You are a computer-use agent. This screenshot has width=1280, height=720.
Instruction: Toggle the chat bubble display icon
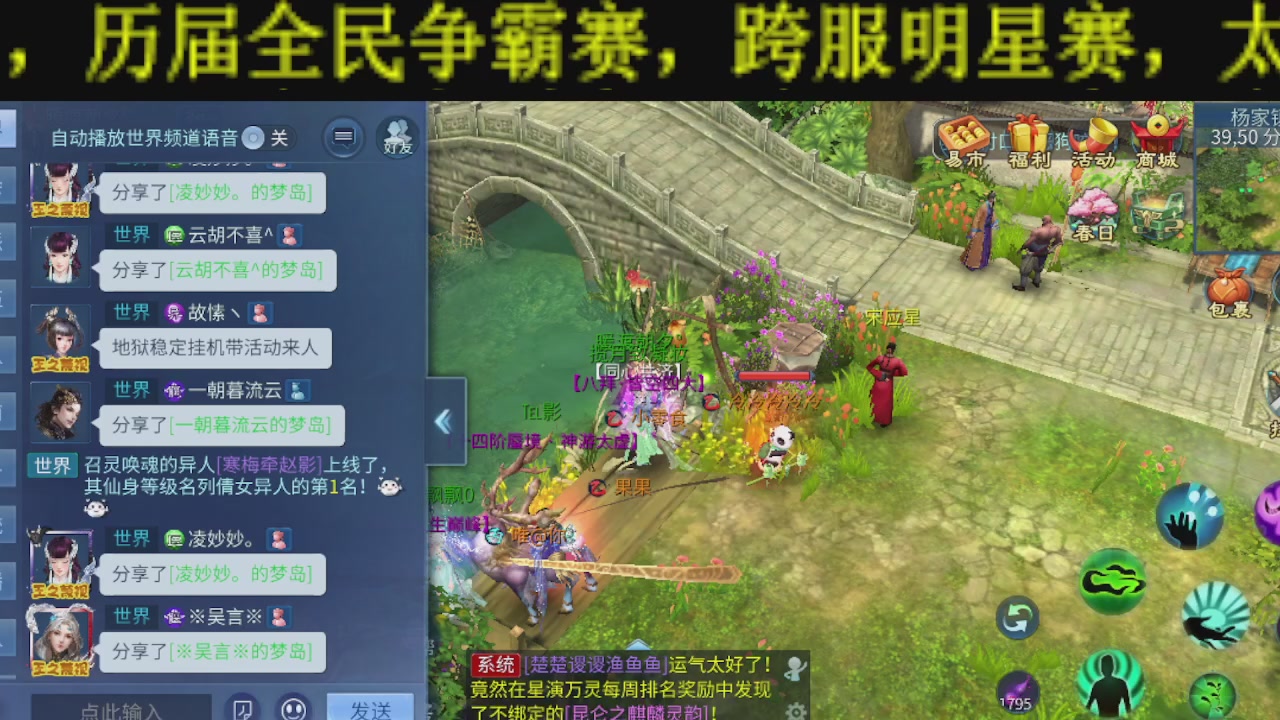coord(342,136)
